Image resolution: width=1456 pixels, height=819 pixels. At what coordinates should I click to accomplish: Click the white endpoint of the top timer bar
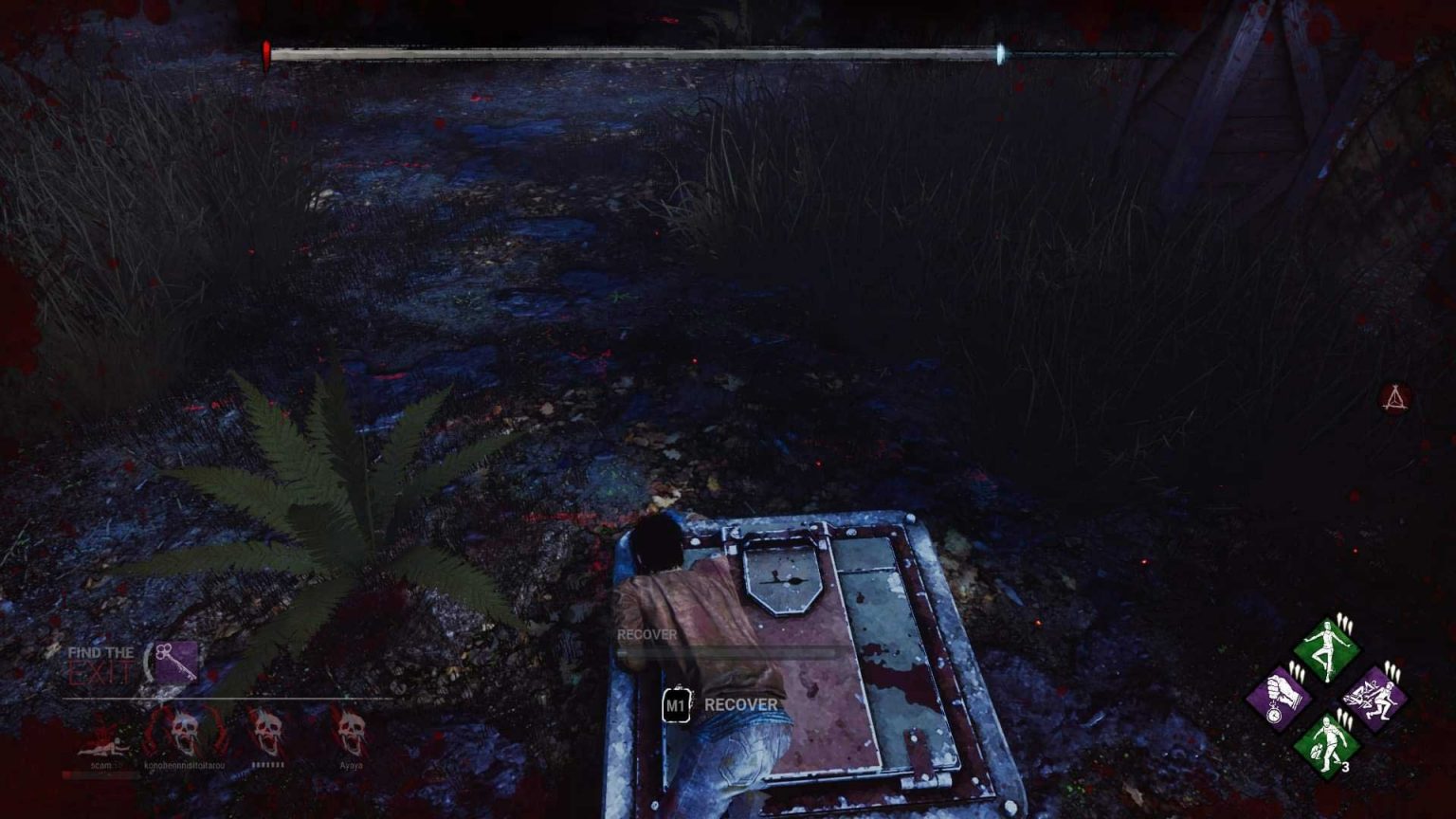1002,54
